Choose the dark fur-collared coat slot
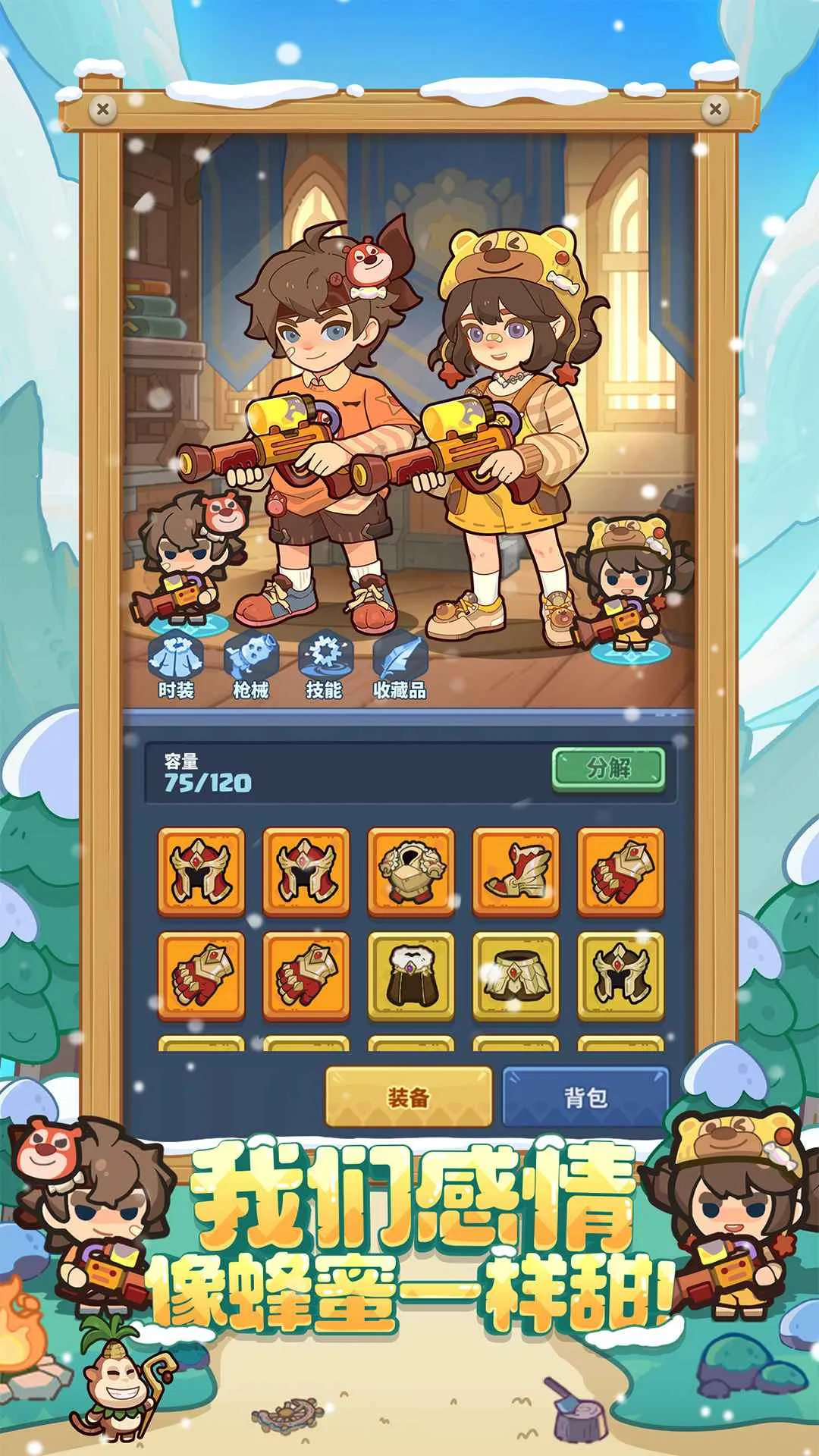 411,977
